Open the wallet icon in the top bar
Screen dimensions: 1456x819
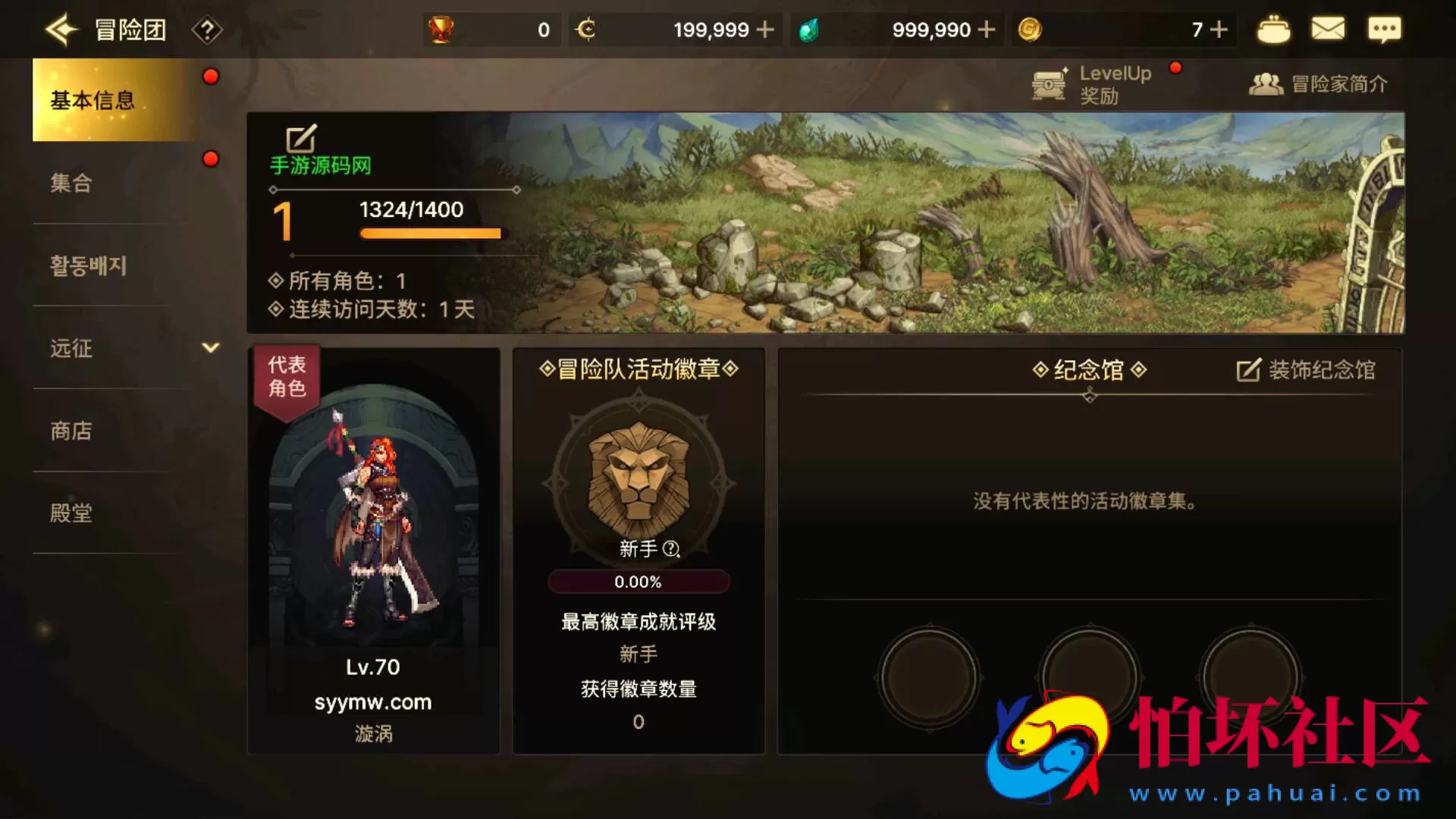(1273, 29)
